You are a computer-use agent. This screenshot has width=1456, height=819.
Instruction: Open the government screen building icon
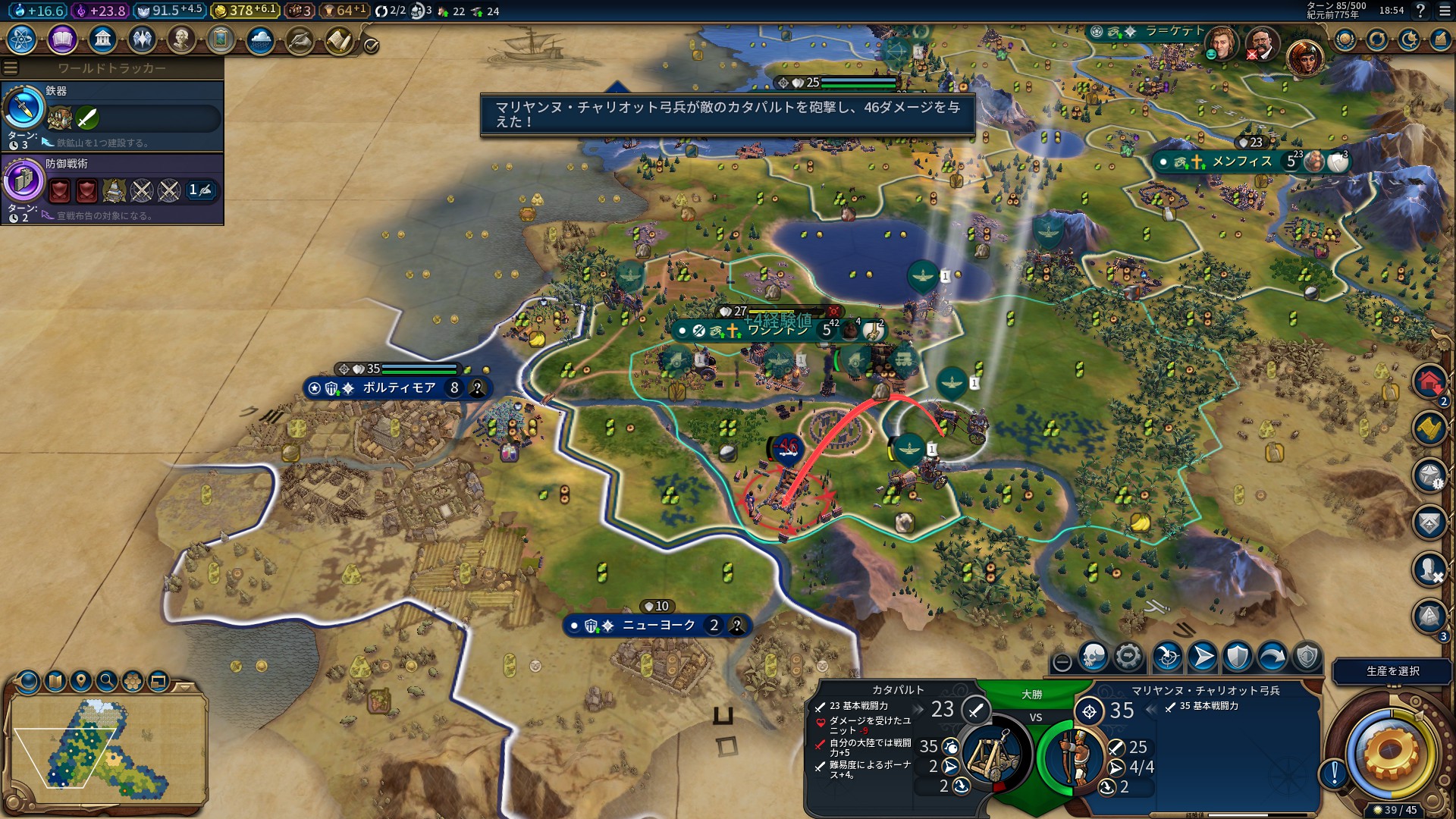coord(102,39)
